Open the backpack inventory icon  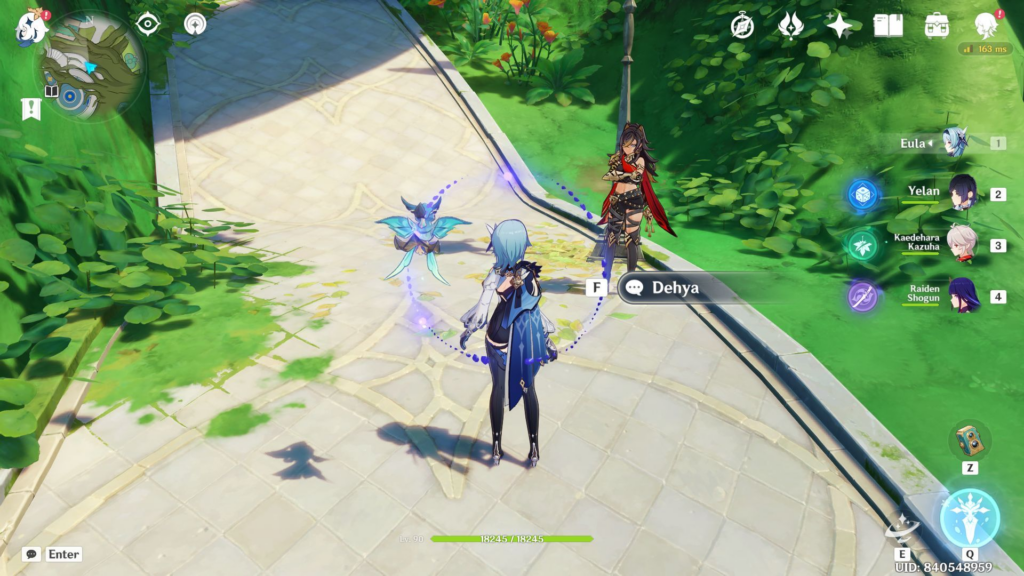[937, 26]
